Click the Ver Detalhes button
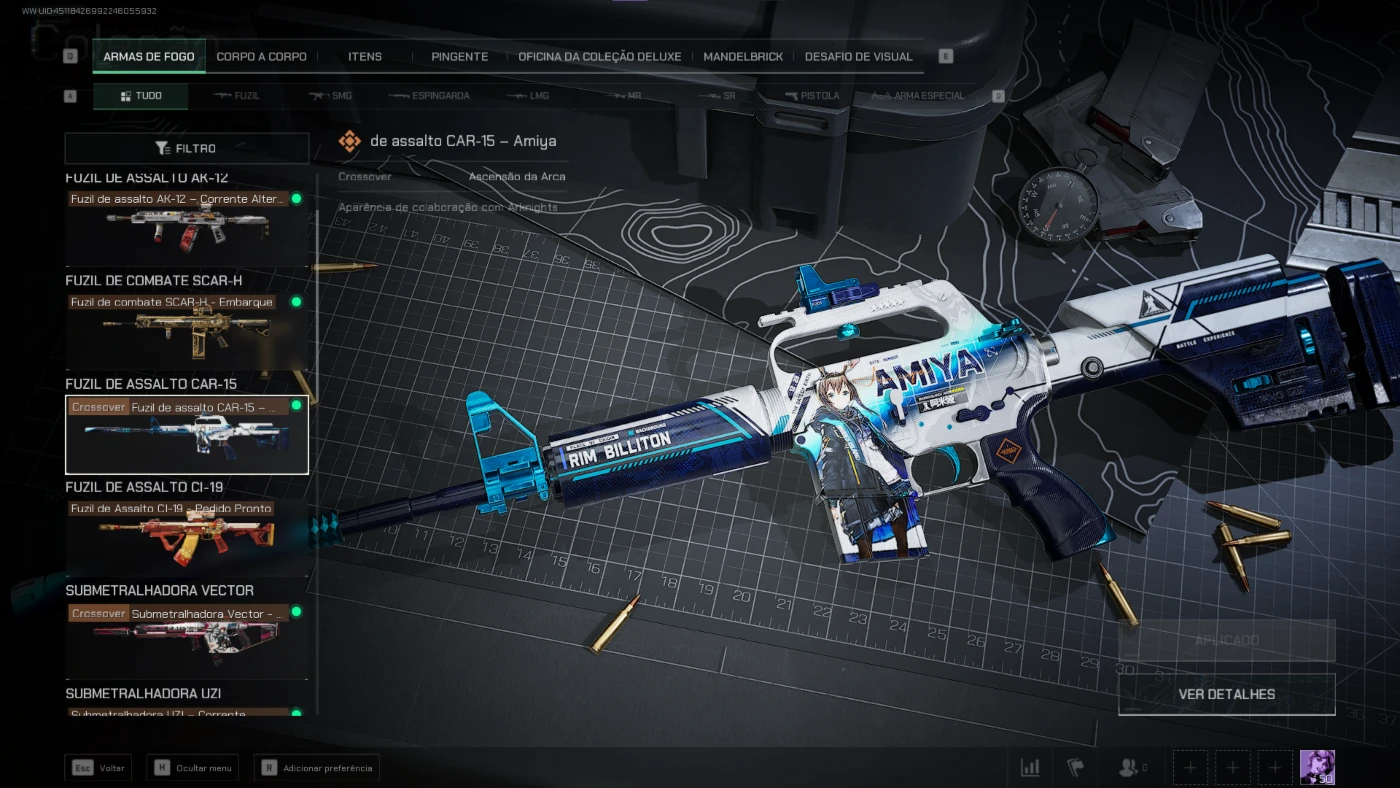 click(1226, 694)
